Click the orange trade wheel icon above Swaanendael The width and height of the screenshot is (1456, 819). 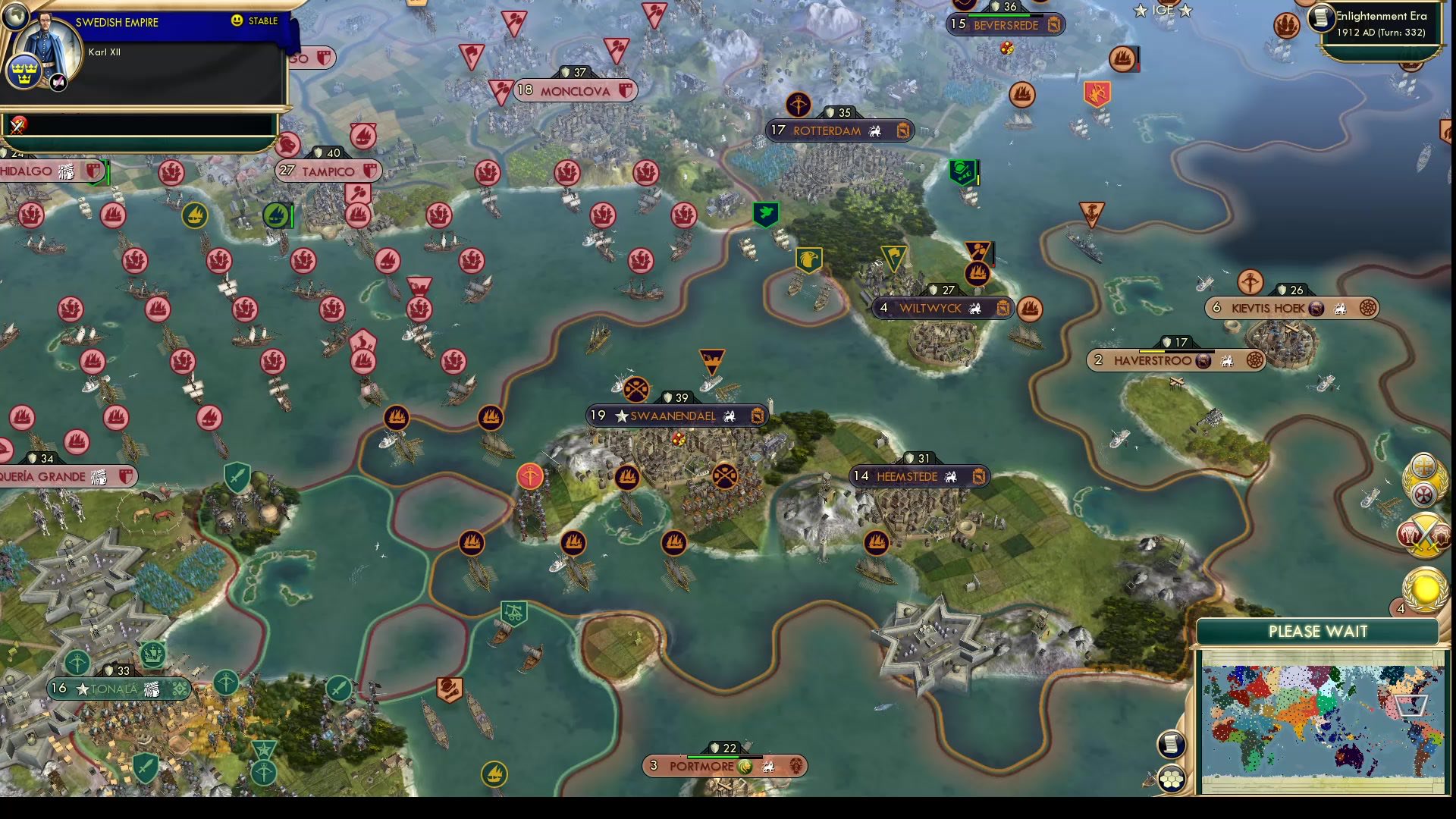635,389
